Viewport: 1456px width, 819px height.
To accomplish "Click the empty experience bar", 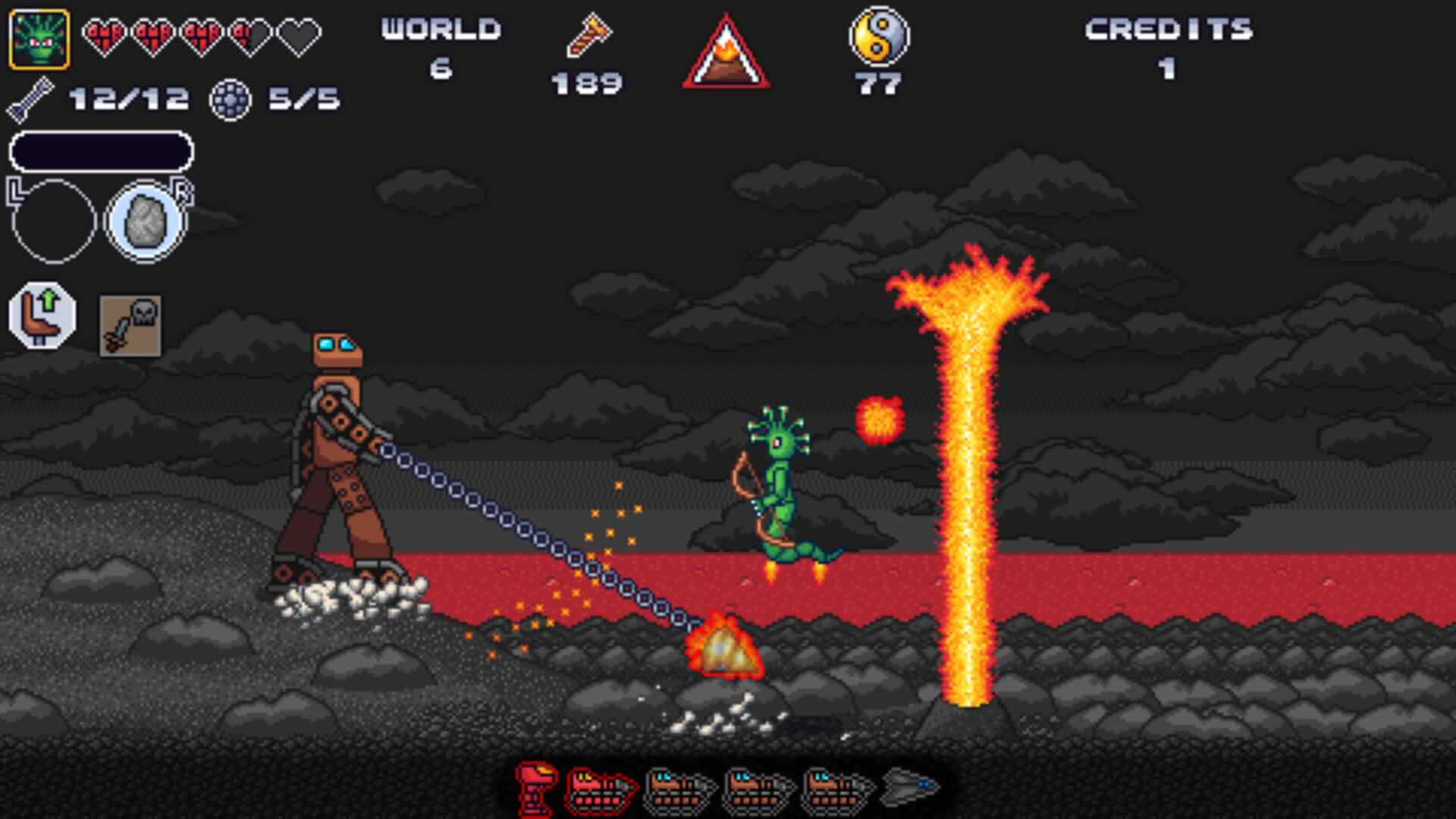I will point(102,152).
